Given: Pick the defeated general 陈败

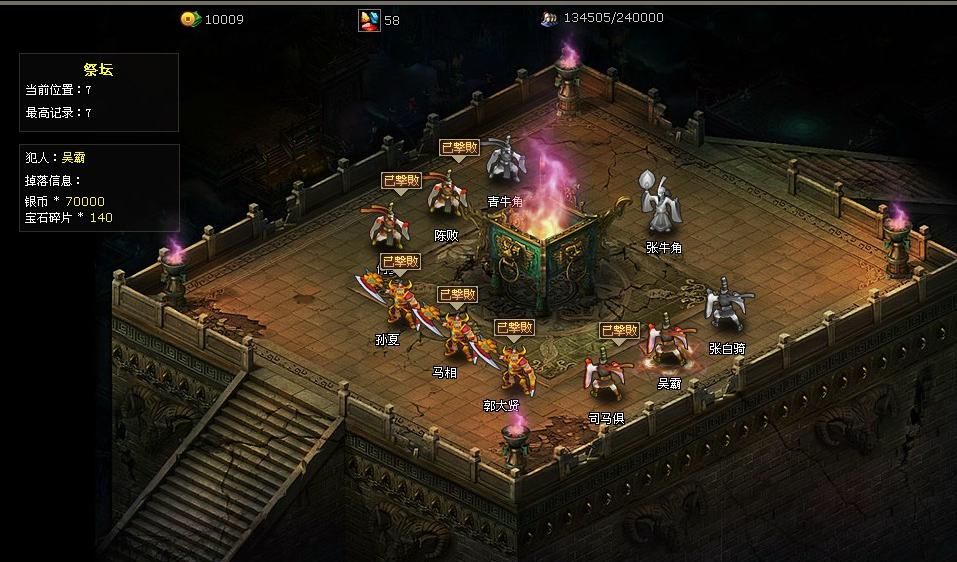Looking at the screenshot, I should (x=446, y=196).
